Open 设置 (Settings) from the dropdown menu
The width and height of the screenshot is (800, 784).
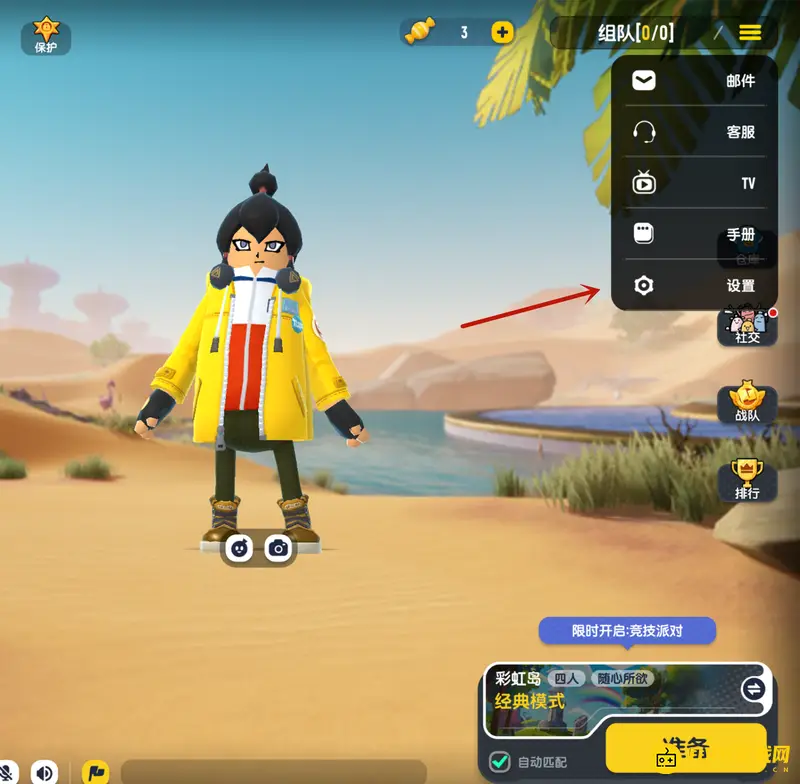pyautogui.click(x=694, y=286)
